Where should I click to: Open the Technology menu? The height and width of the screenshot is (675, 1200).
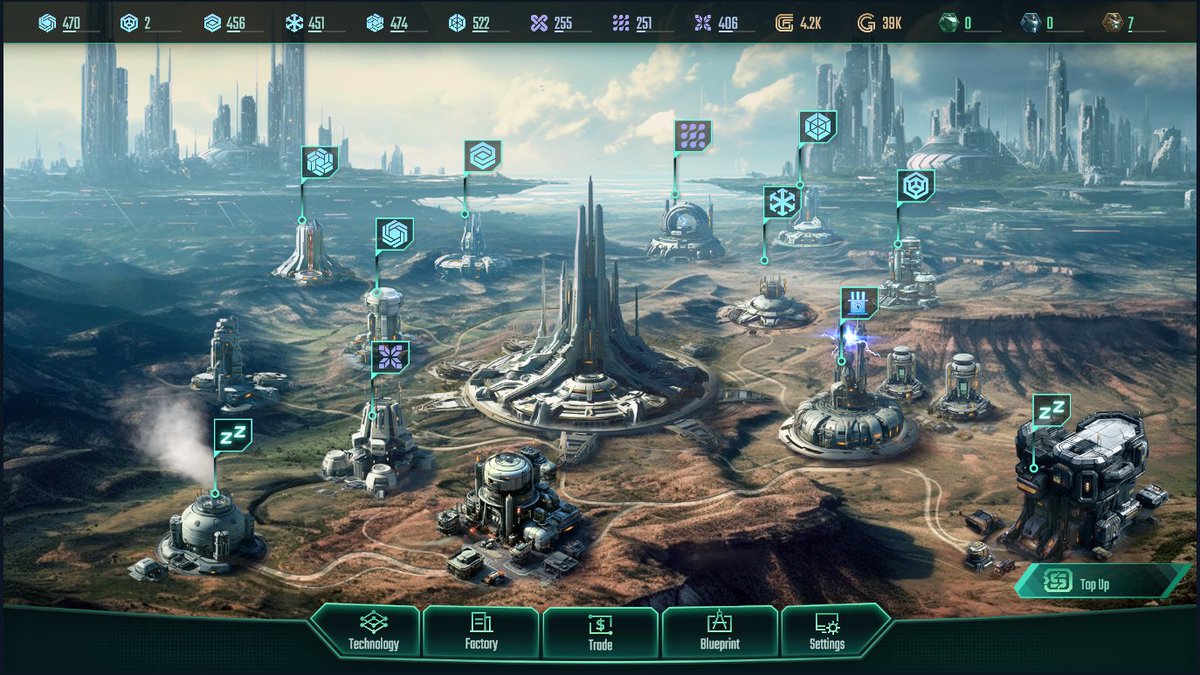(373, 632)
